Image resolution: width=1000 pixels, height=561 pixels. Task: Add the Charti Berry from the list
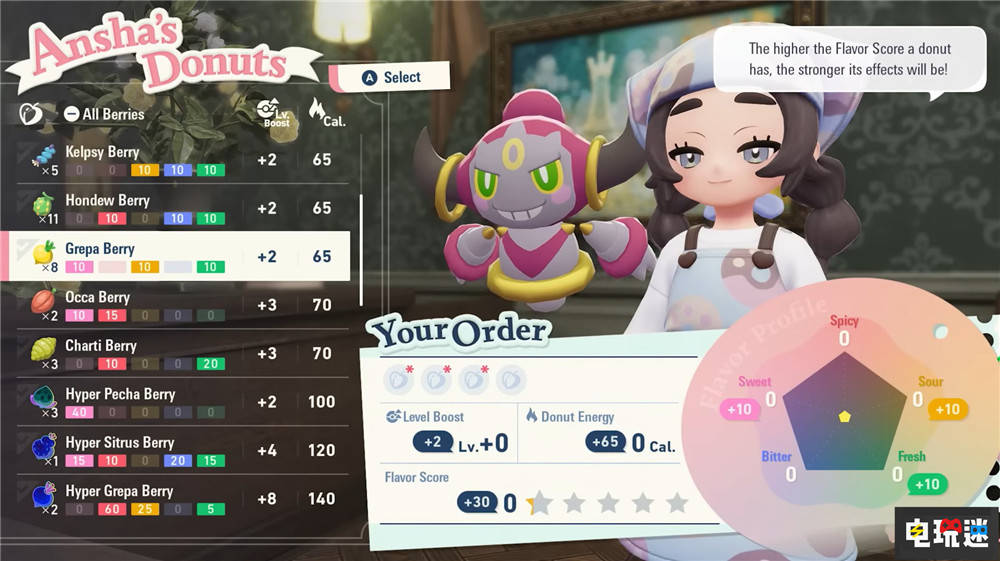coord(180,353)
